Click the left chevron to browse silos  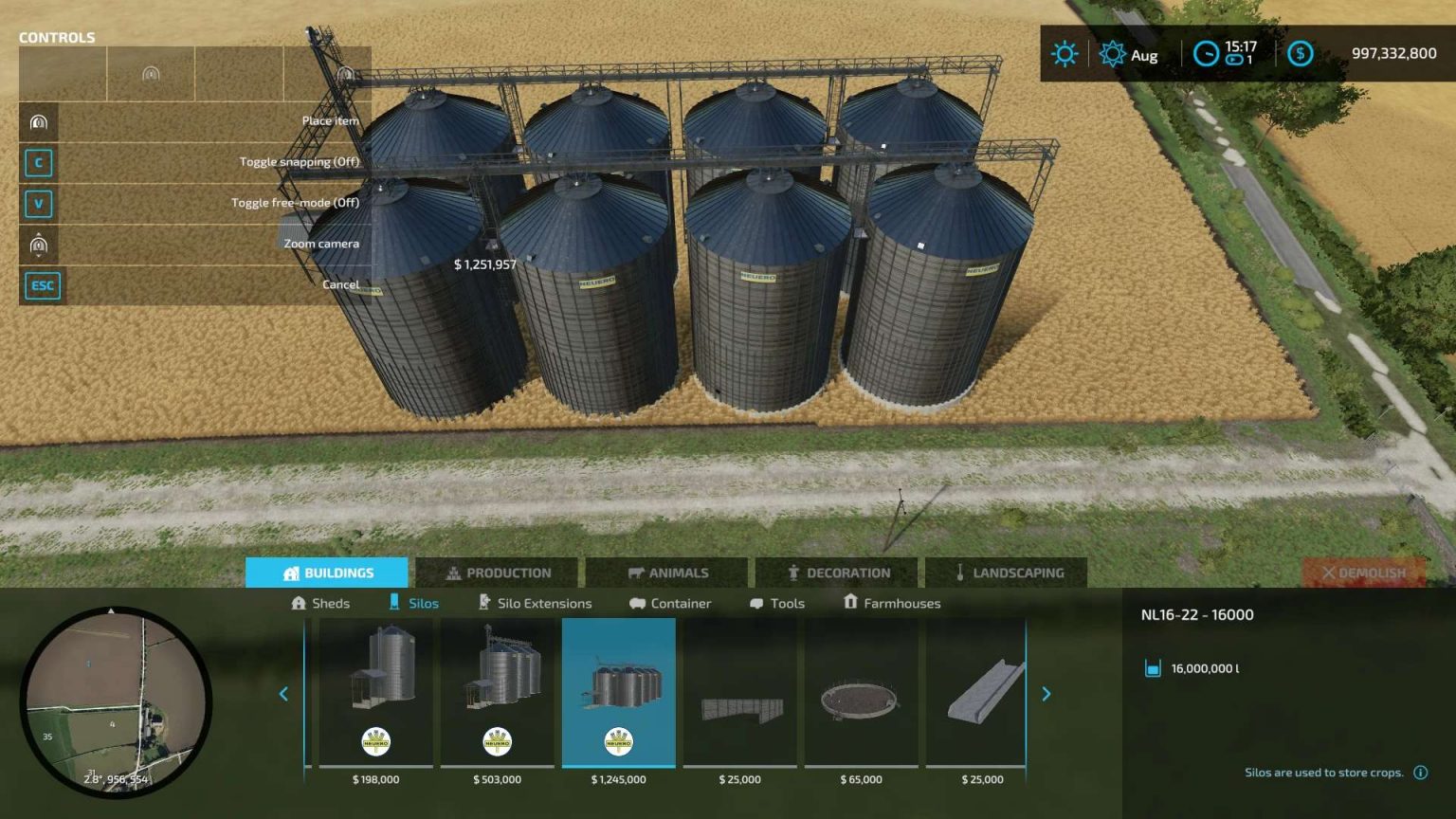click(282, 694)
